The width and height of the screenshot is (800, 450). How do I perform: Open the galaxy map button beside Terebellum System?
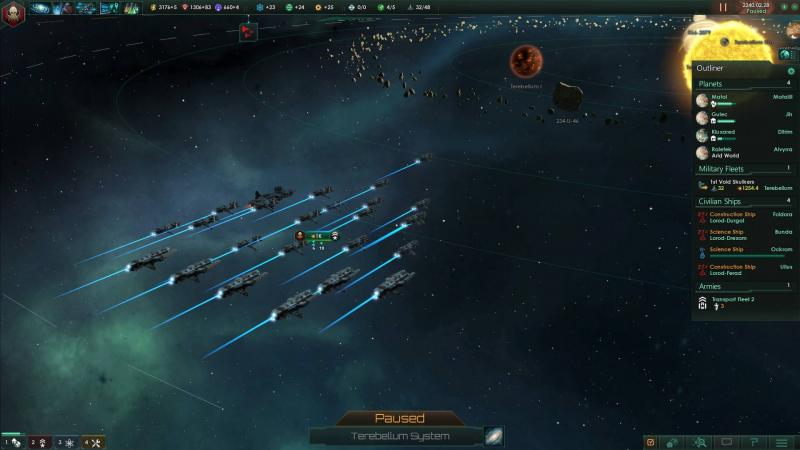pyautogui.click(x=494, y=436)
